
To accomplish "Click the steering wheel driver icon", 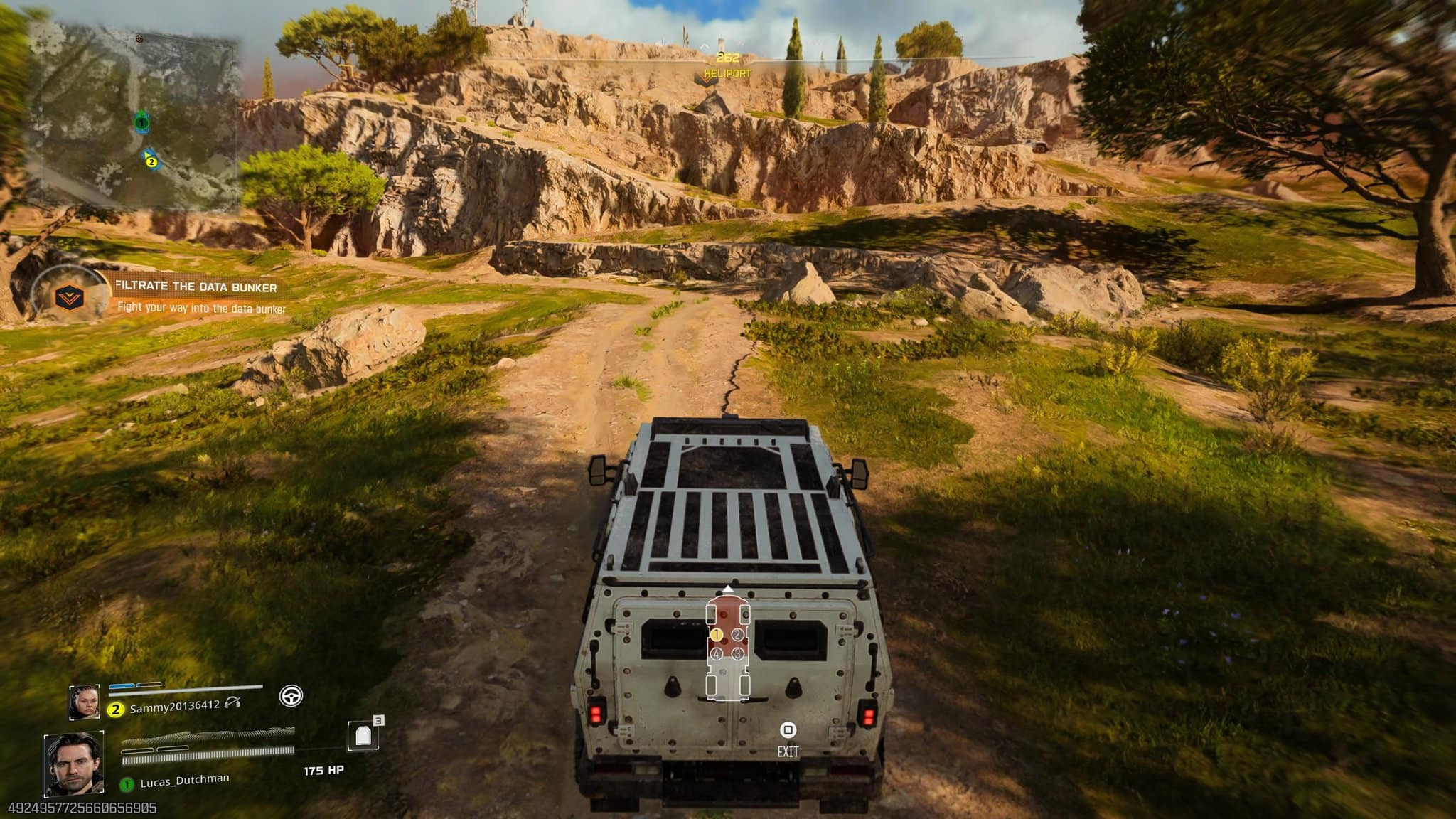I will coord(291,695).
